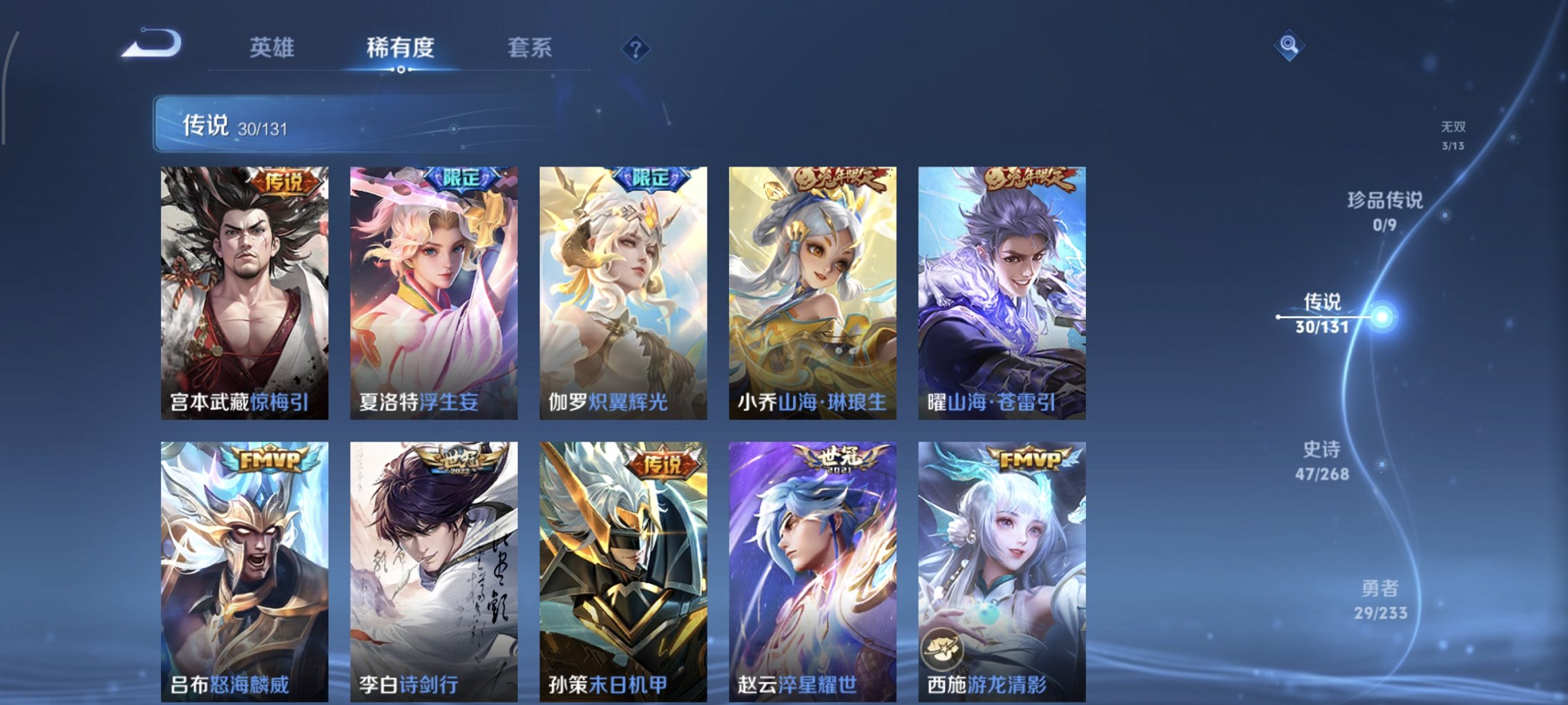Click the 兔年限定 badge on 小乔's card

841,178
